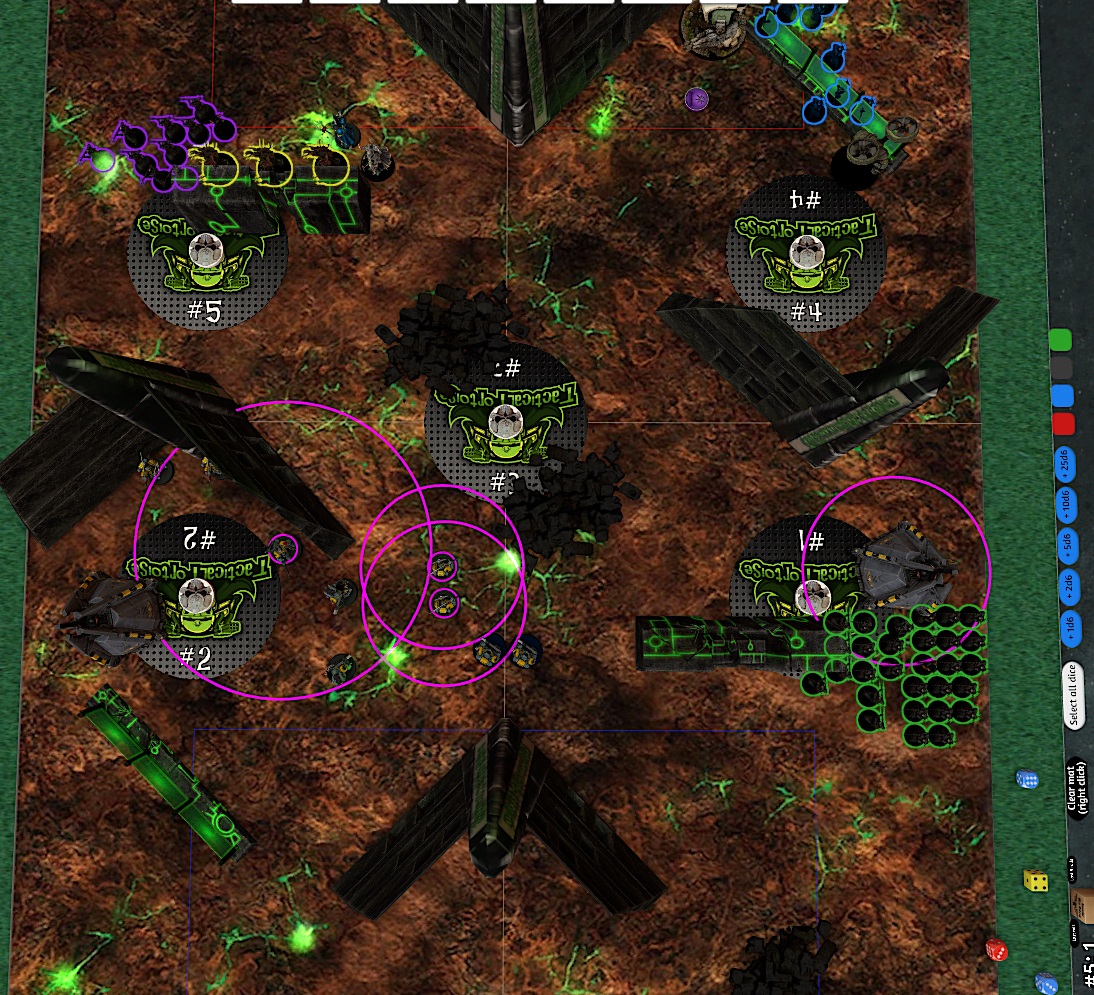Select the dark gray dice color swatch

pos(1062,367)
